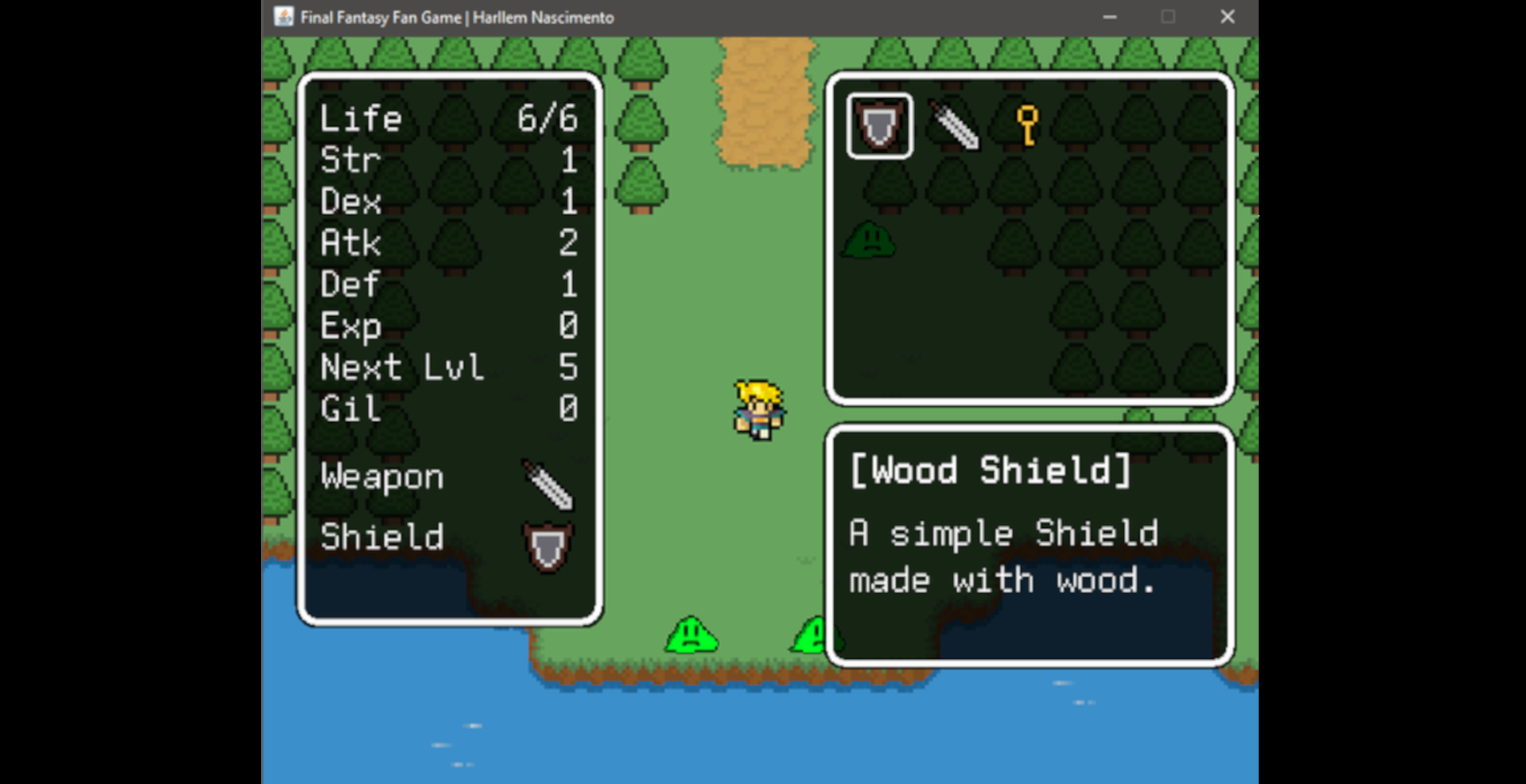The width and height of the screenshot is (1526, 784).
Task: Expand the item description window
Action: coord(1030,546)
